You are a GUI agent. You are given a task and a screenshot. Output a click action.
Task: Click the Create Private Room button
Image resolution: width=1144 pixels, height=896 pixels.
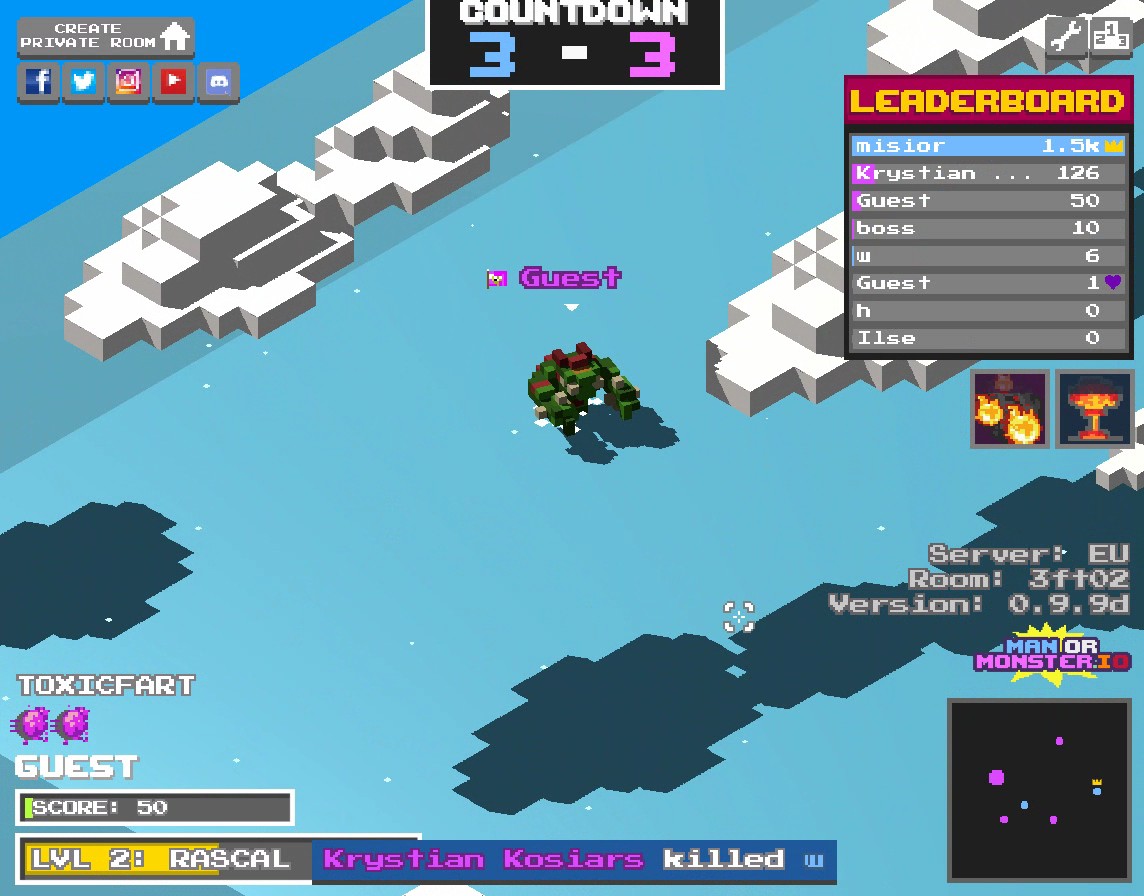coord(105,36)
